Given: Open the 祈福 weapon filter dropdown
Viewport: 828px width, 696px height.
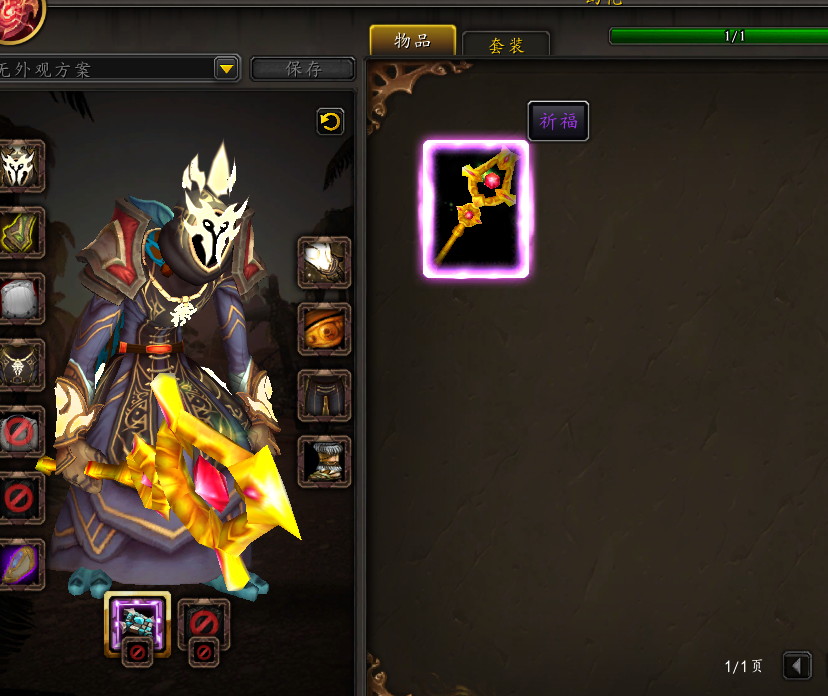Looking at the screenshot, I should (558, 121).
